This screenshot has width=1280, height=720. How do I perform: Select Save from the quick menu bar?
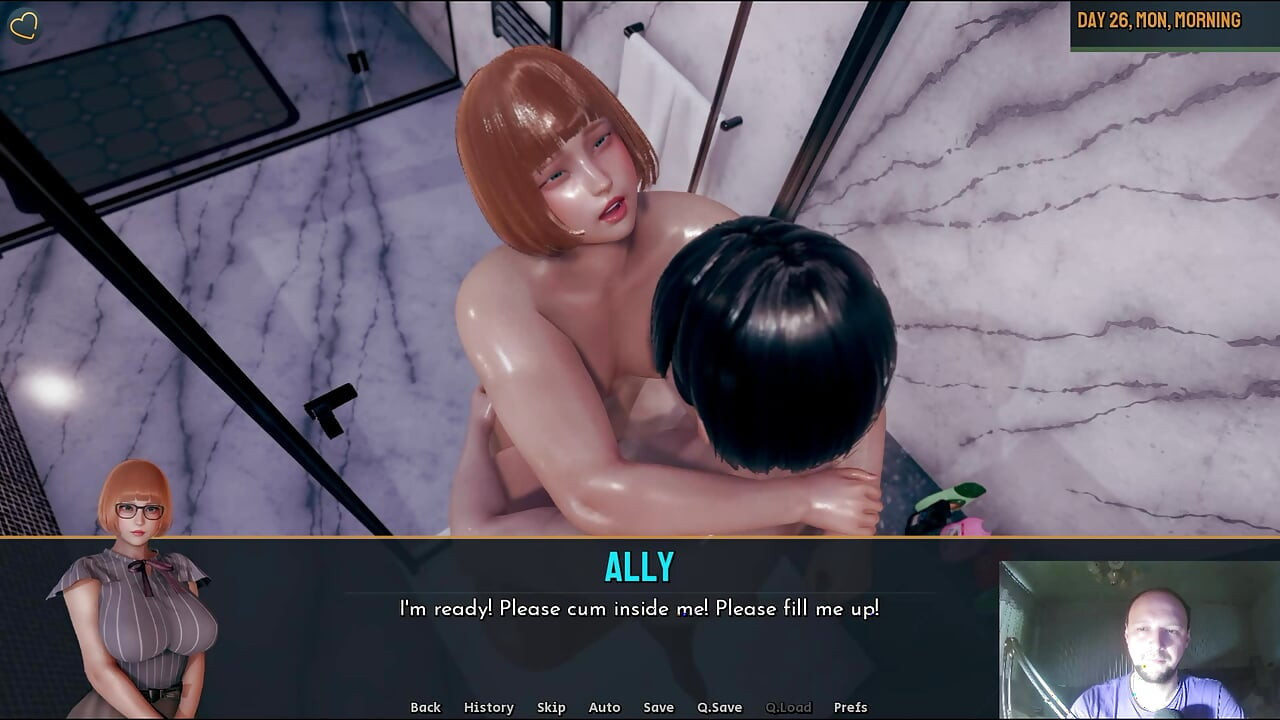tap(659, 707)
